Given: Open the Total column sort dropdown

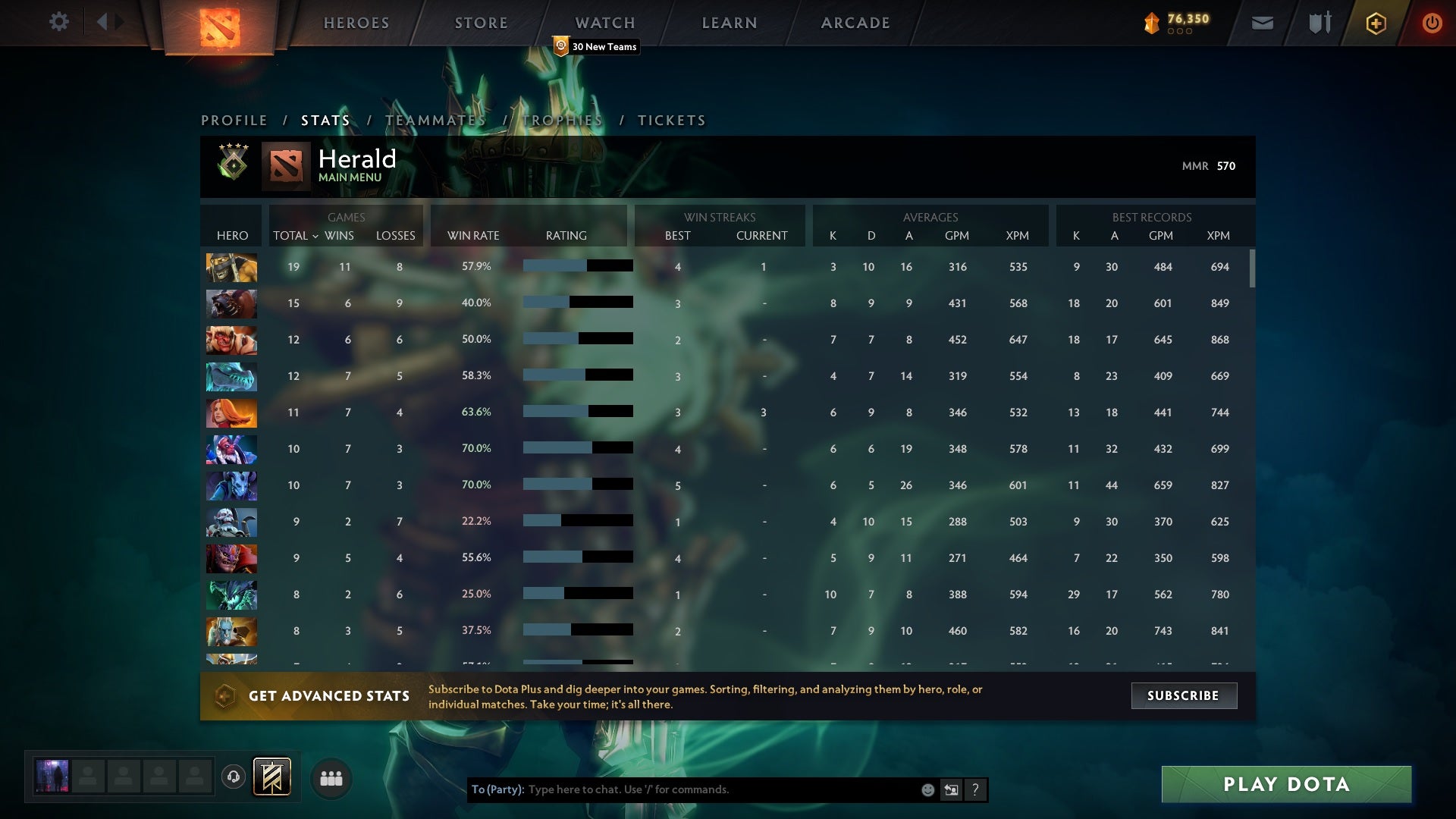Looking at the screenshot, I should [x=296, y=236].
